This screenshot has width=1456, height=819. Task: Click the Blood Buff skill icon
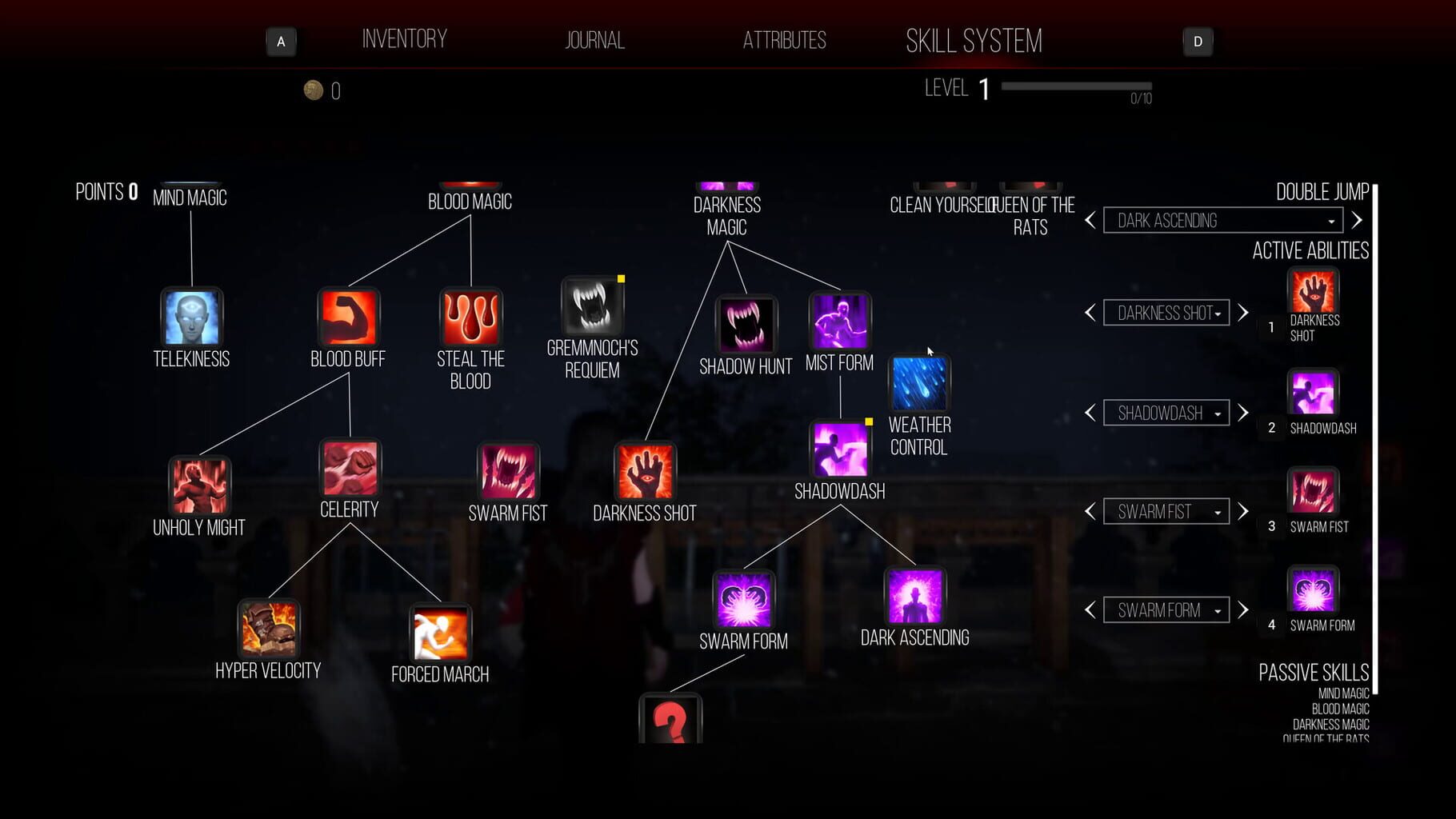point(348,318)
